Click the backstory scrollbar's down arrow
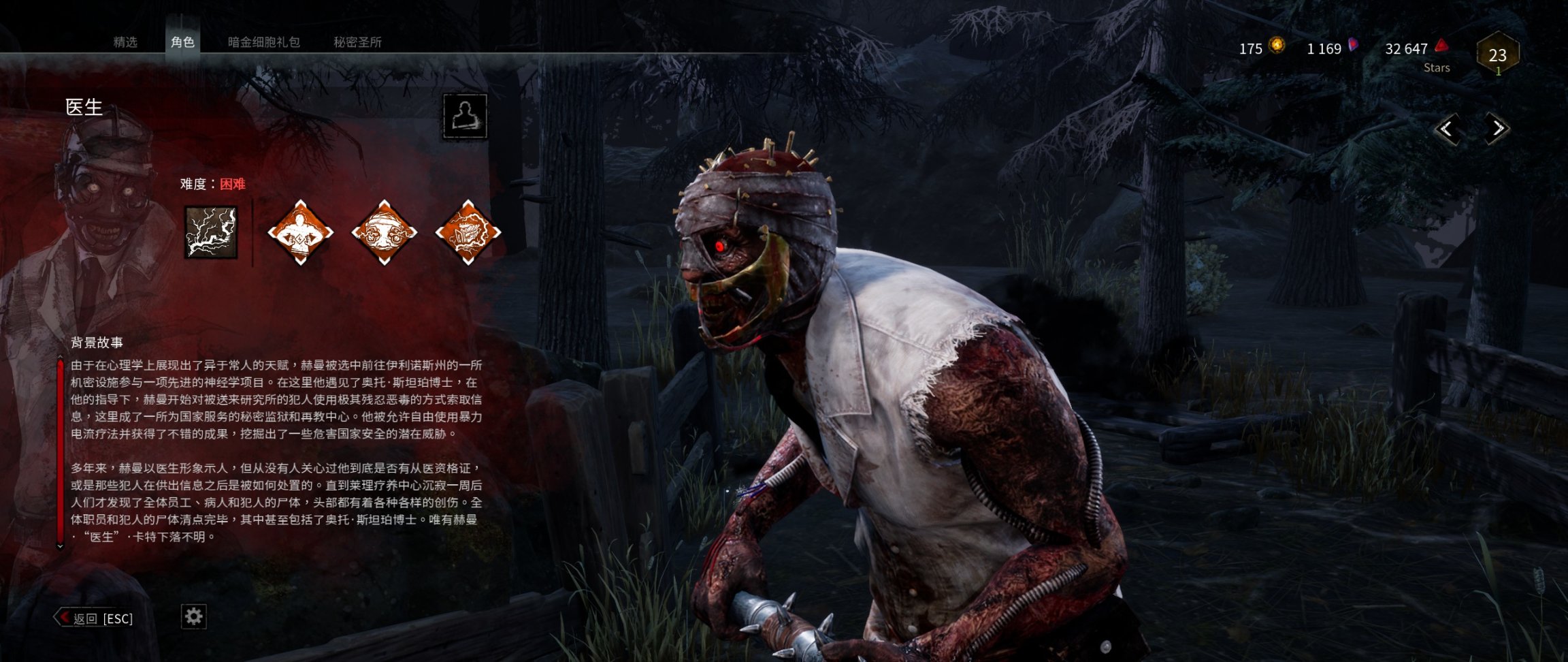1568x662 pixels. tap(60, 546)
